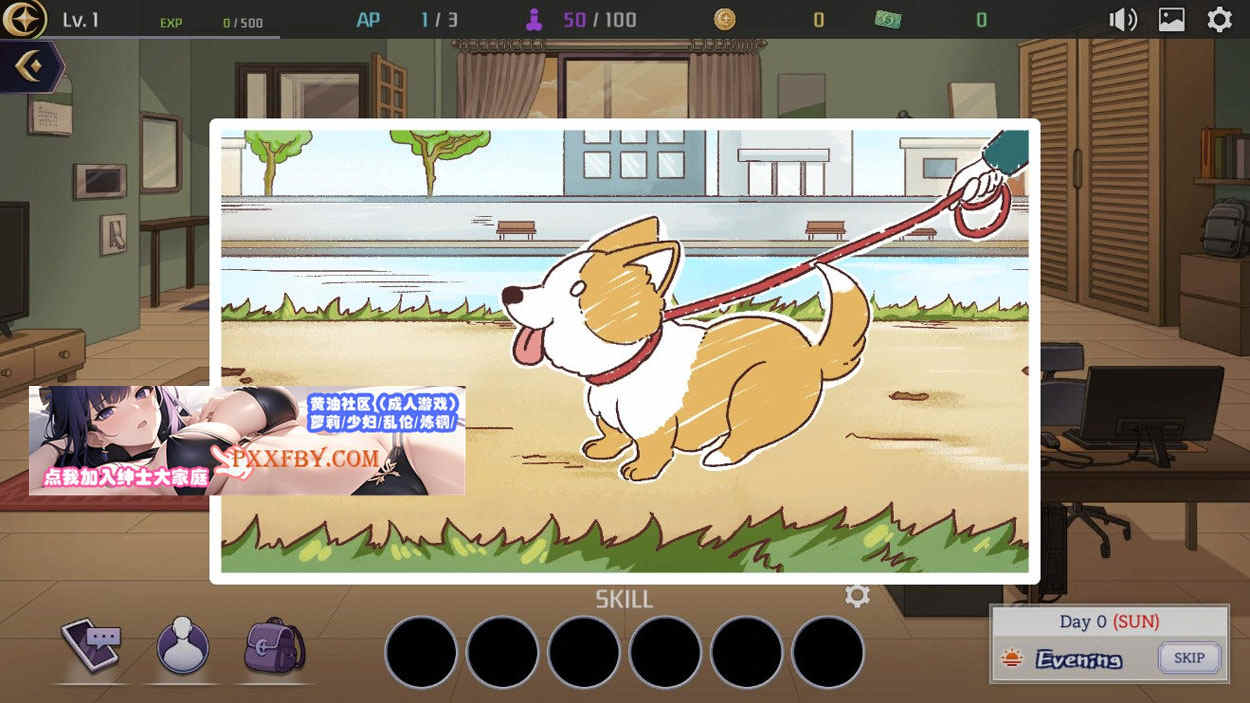This screenshot has width=1250, height=703.
Task: Open the purple backpack inventory
Action: point(273,645)
